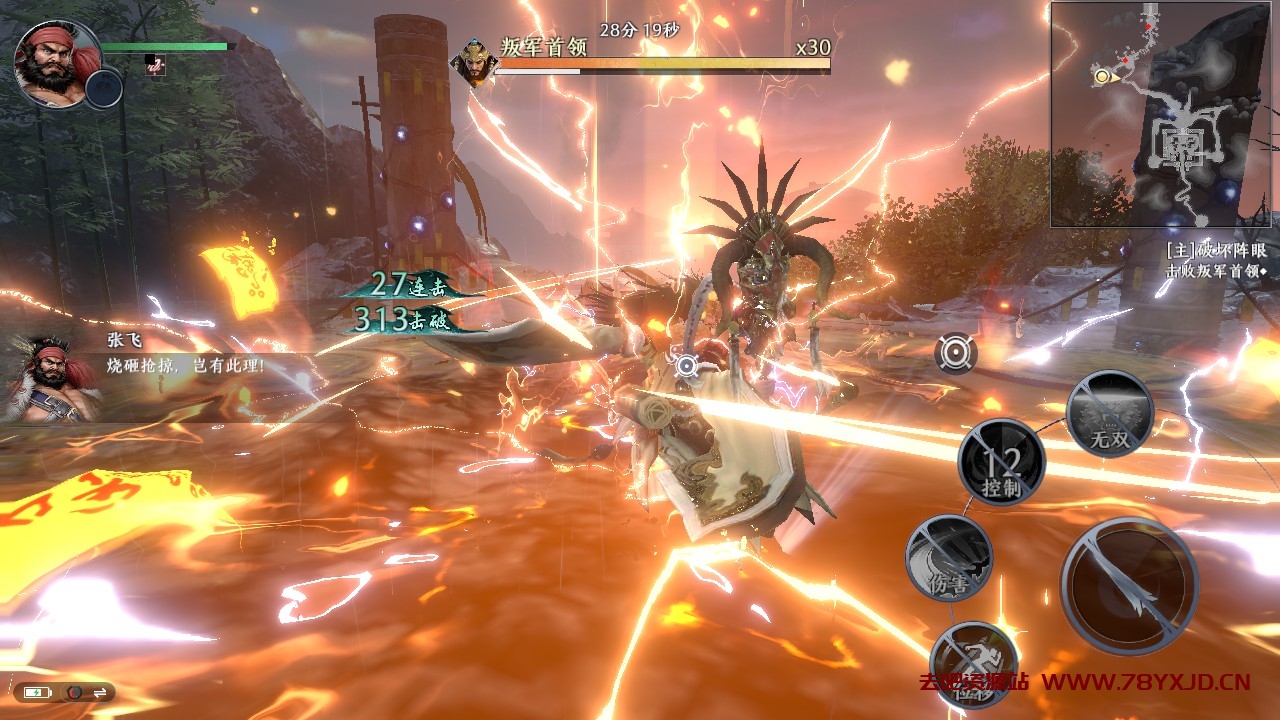The height and width of the screenshot is (720, 1280).
Task: Tap Zhang Fei's portrait avatar
Action: coord(55,63)
